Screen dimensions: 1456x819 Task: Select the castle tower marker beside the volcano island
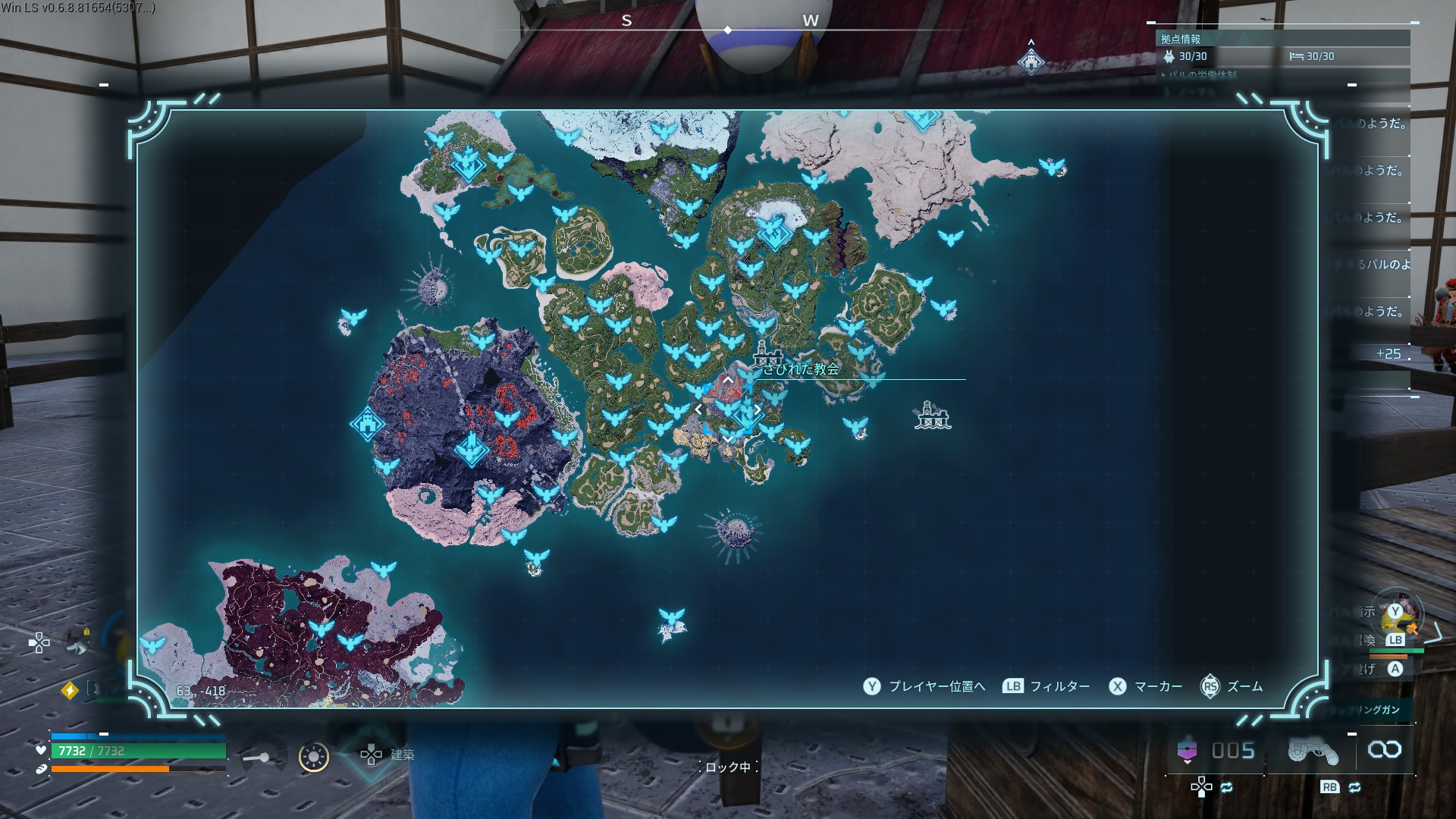[367, 423]
